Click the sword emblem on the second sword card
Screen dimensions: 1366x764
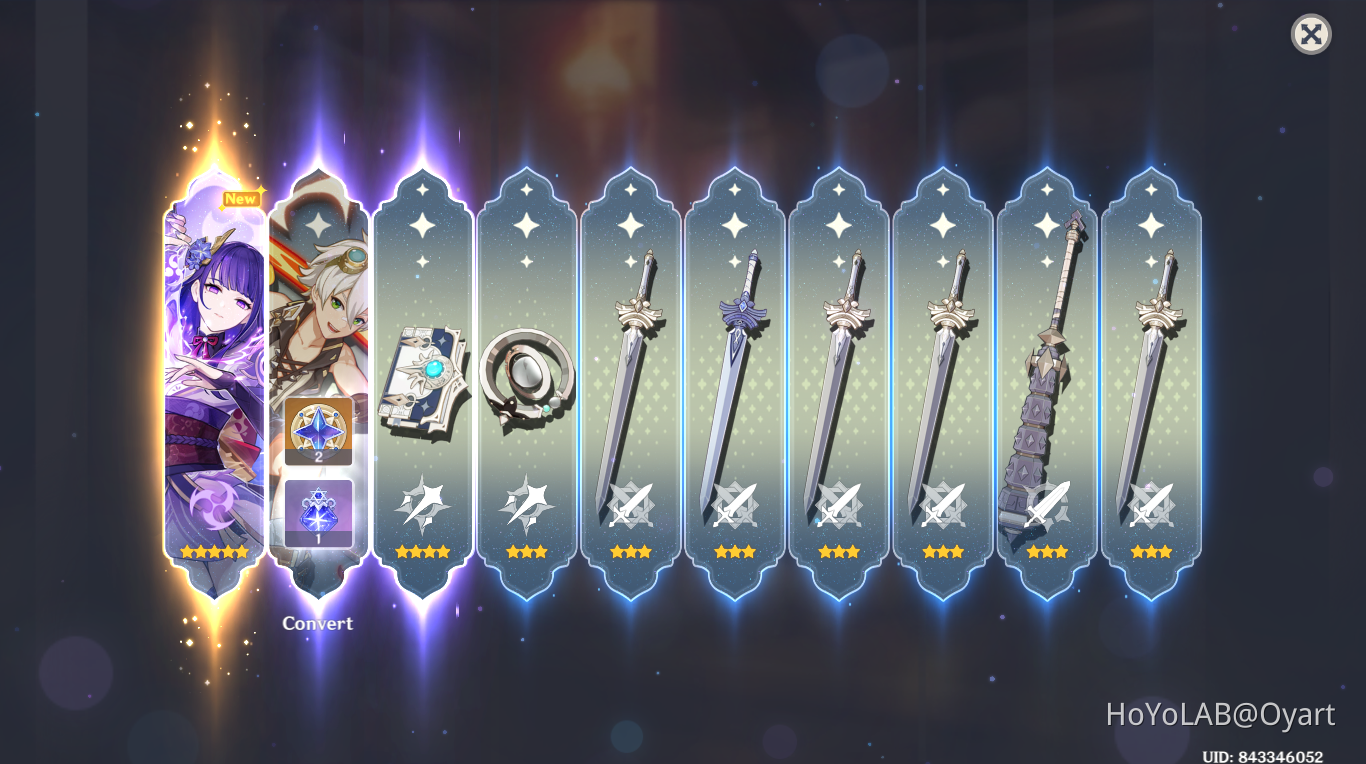point(736,505)
